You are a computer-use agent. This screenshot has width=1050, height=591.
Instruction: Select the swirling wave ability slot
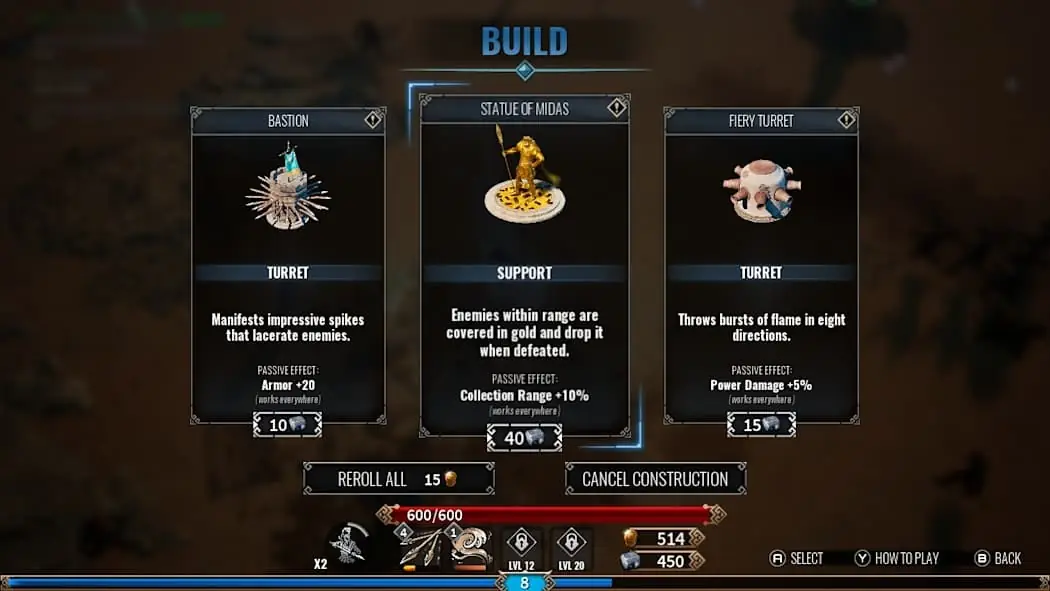click(470, 548)
